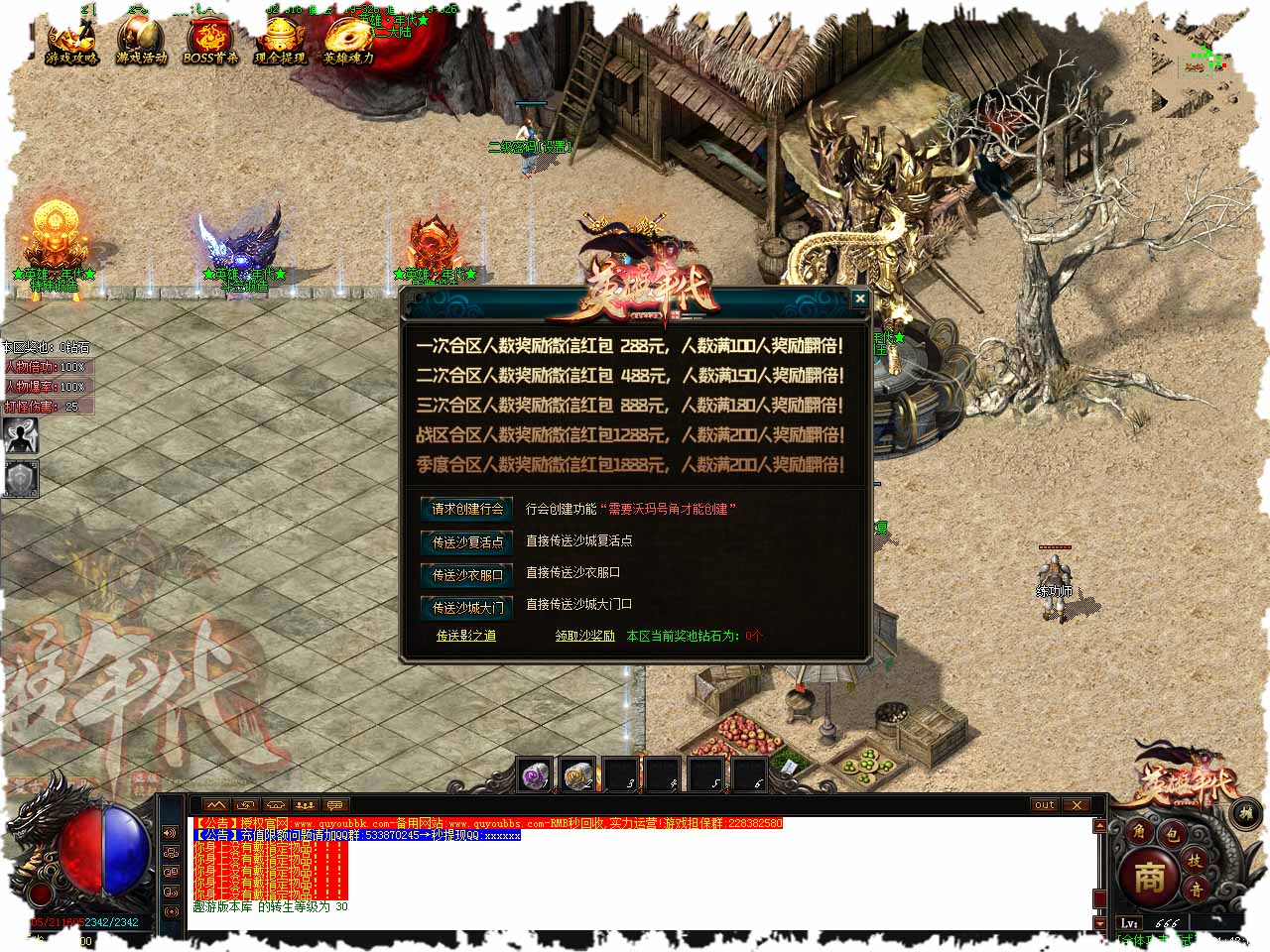The width and height of the screenshot is (1270, 952).
Task: Open the 现金提现 cash withdrawal icon
Action: click(x=280, y=42)
